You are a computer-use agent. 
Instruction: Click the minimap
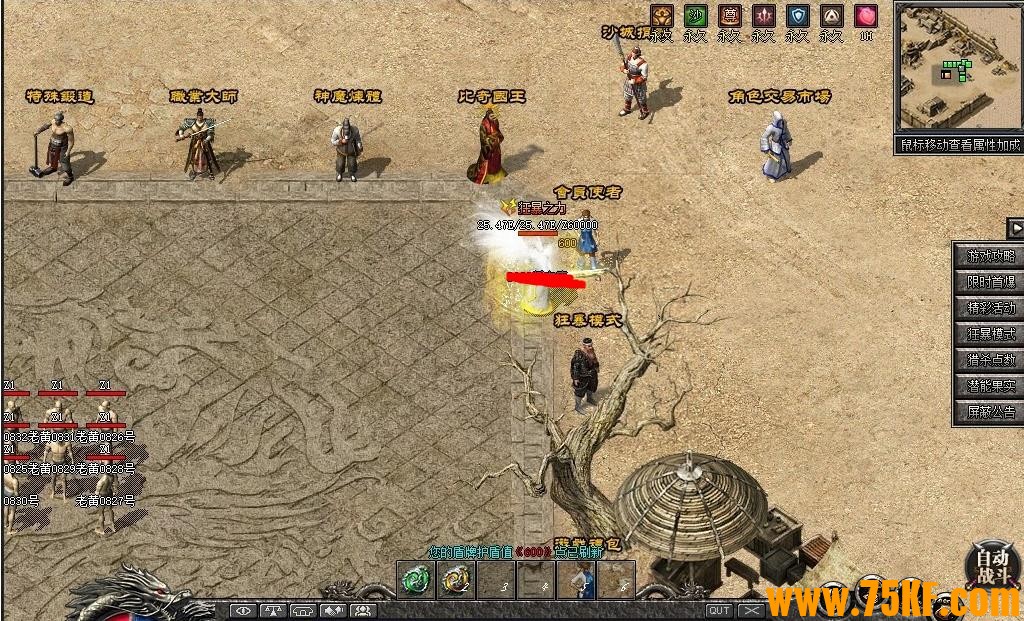[x=958, y=68]
